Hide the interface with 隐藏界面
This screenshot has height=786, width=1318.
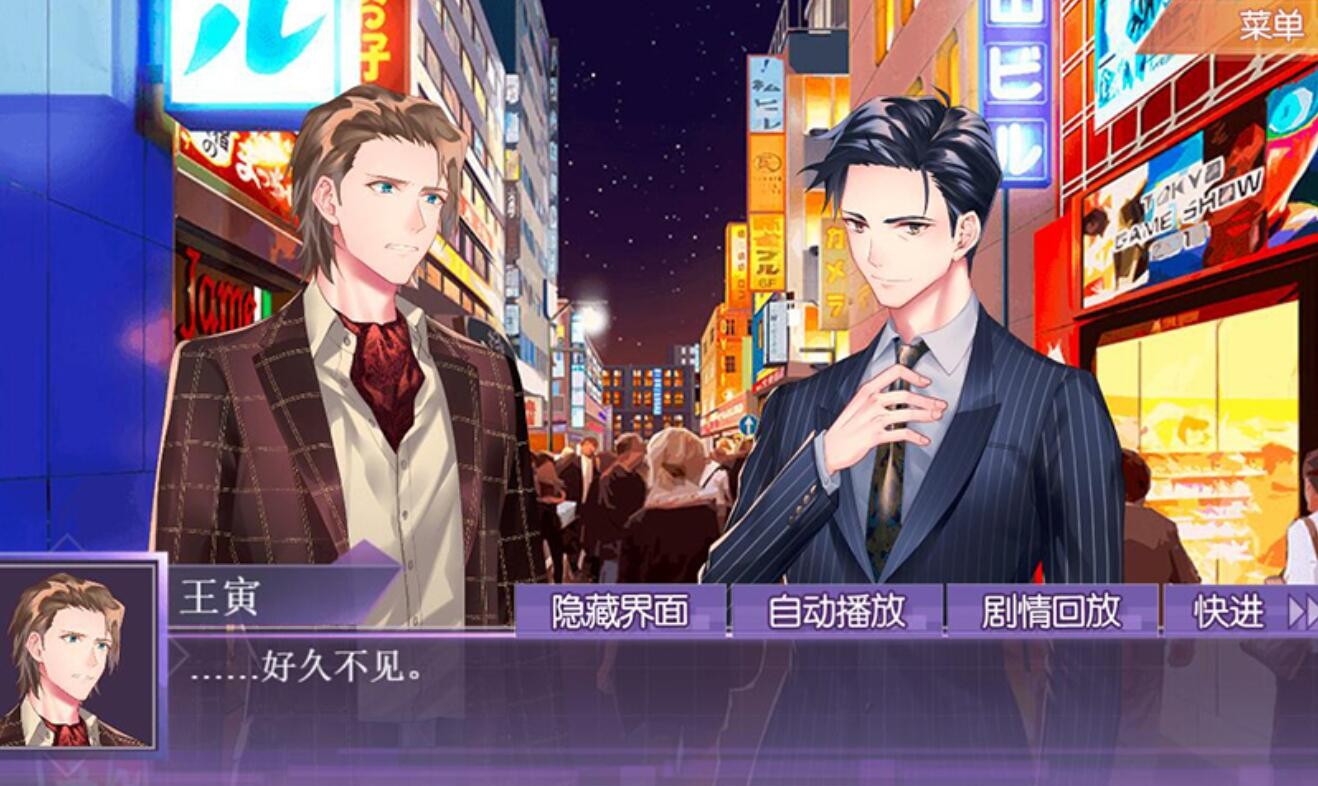click(620, 611)
